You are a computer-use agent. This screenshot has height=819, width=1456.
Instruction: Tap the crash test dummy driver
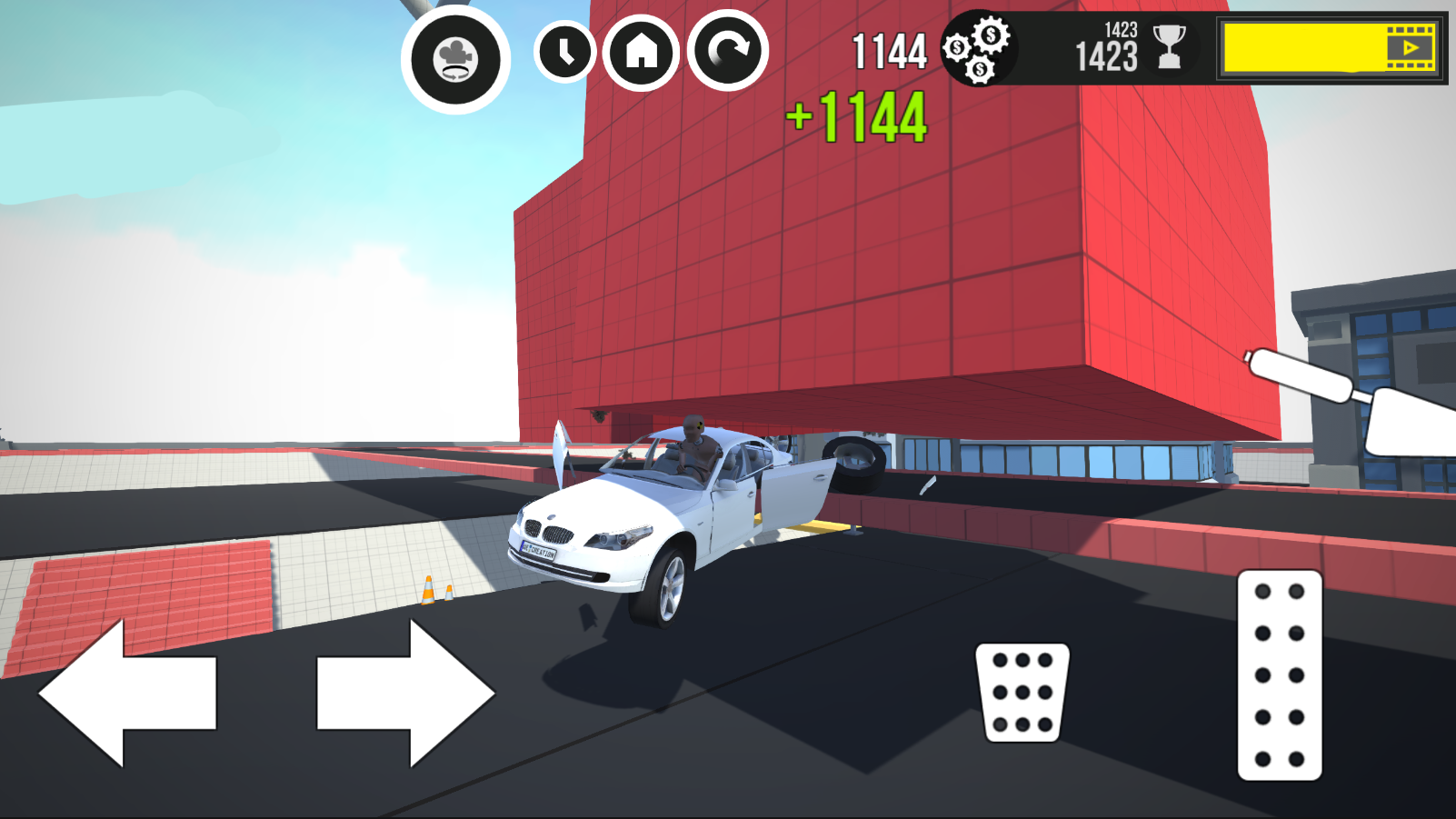tap(691, 445)
